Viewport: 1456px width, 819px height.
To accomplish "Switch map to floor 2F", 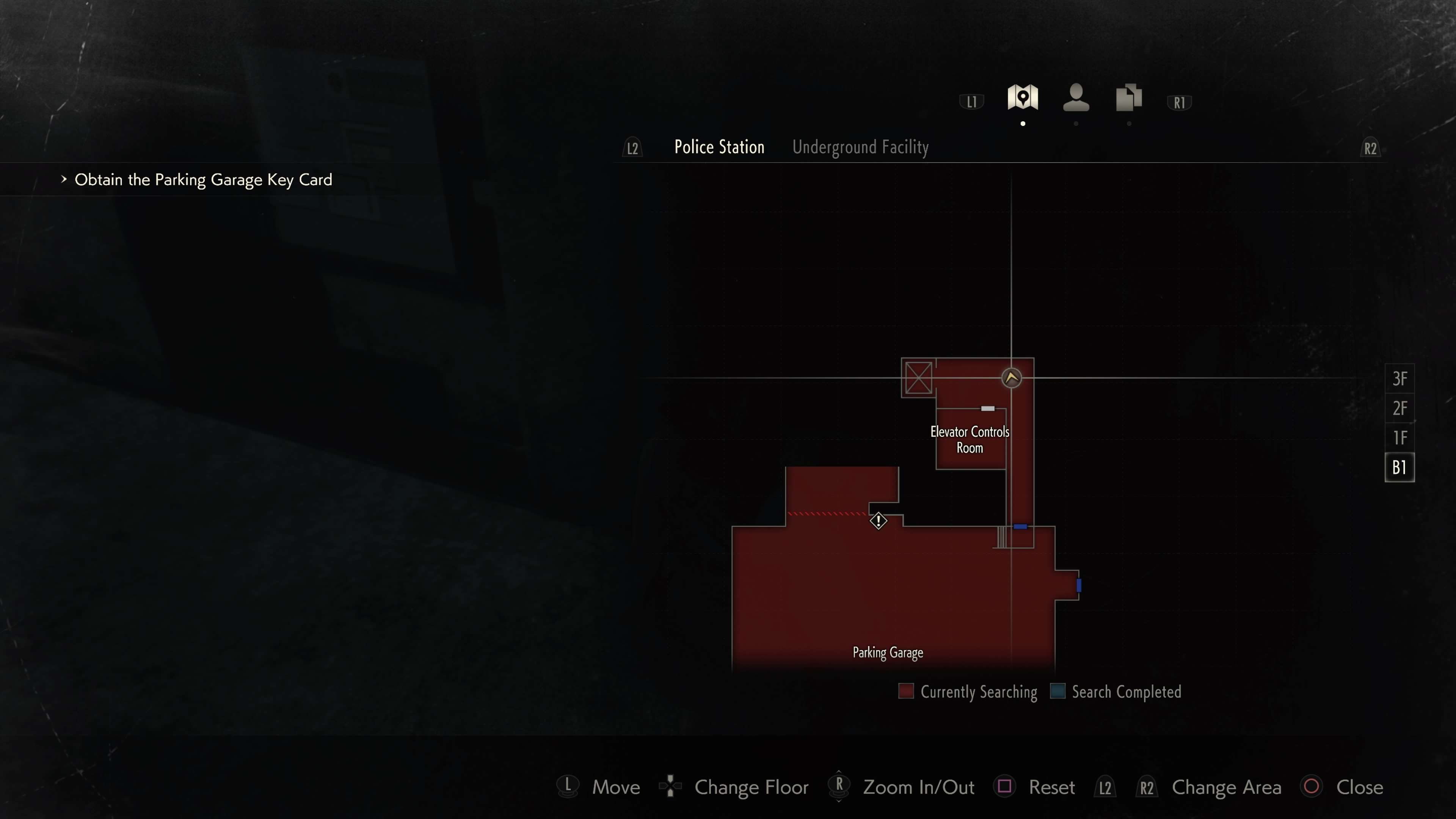I will [x=1400, y=408].
